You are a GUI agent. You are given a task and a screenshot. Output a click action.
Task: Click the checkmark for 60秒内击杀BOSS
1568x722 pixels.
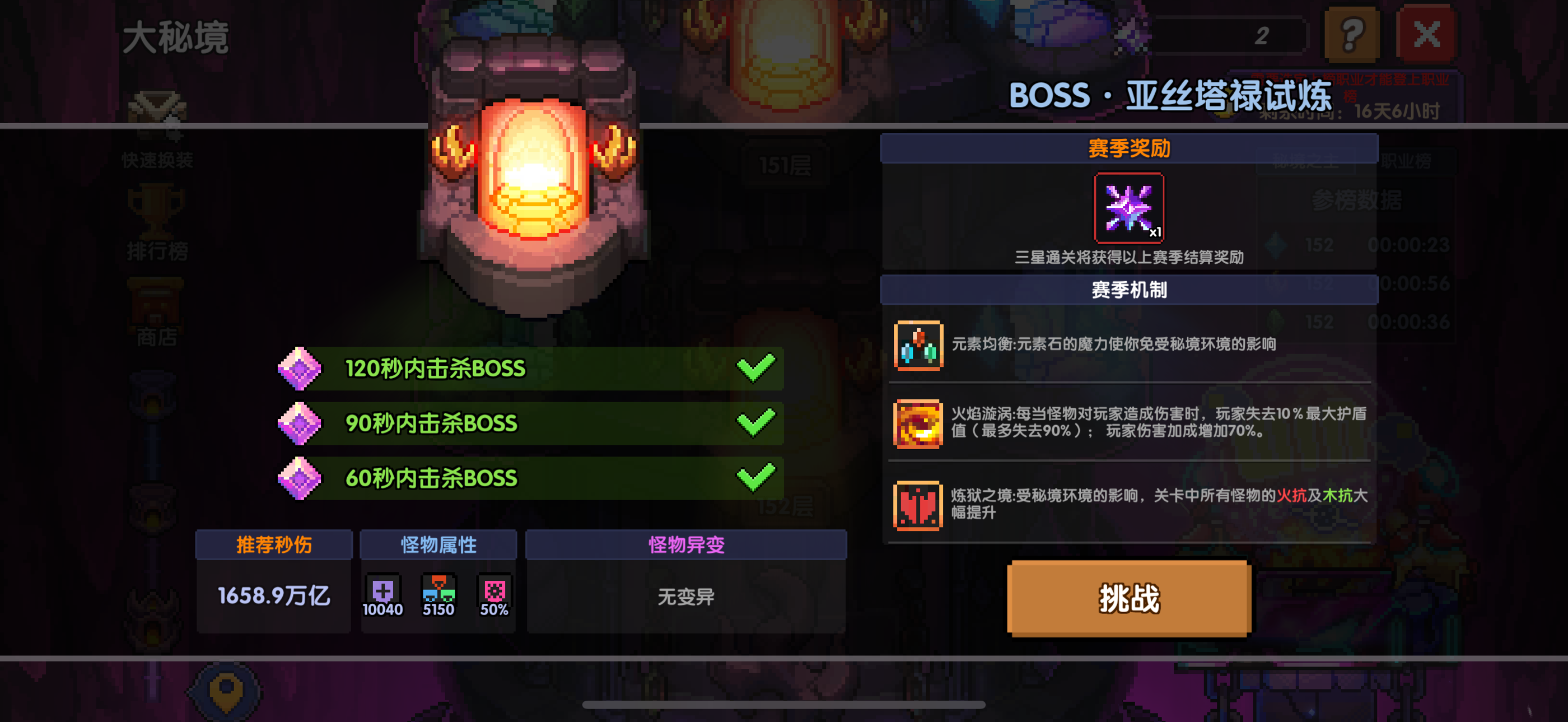click(x=757, y=477)
